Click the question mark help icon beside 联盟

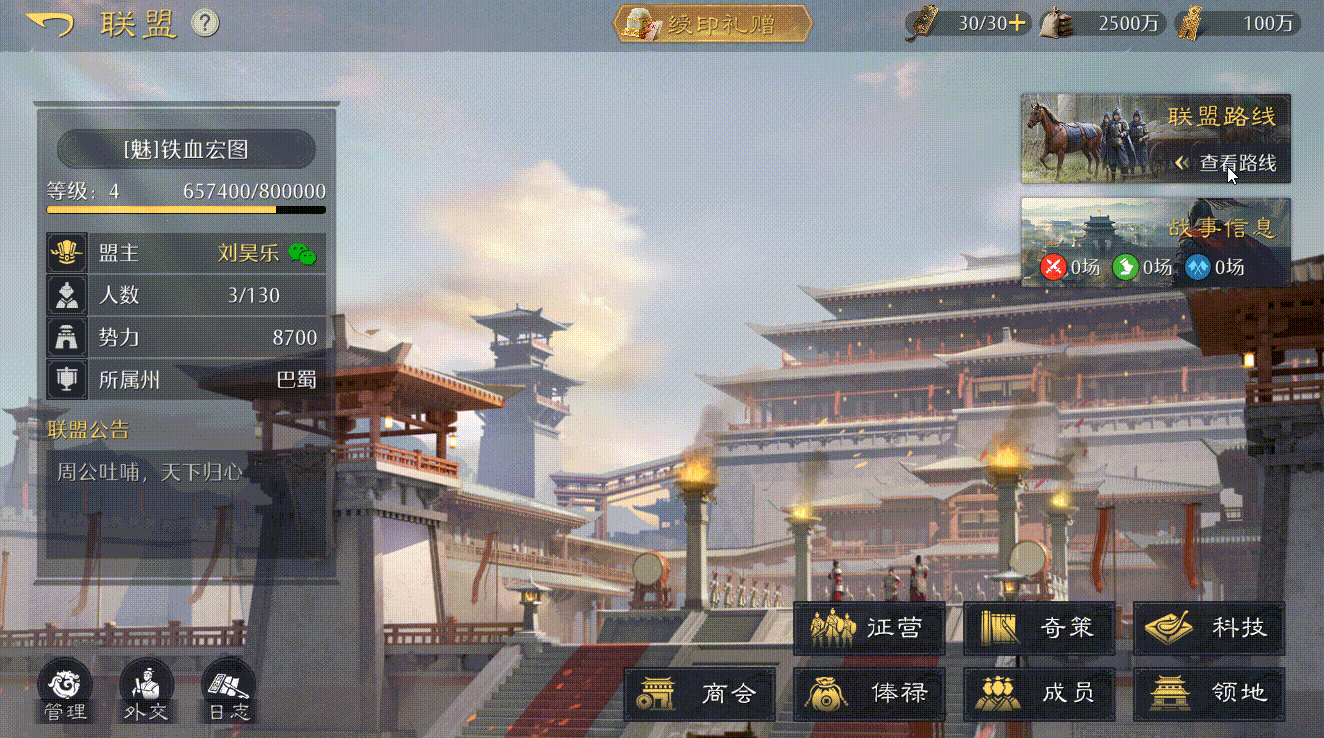coord(207,24)
